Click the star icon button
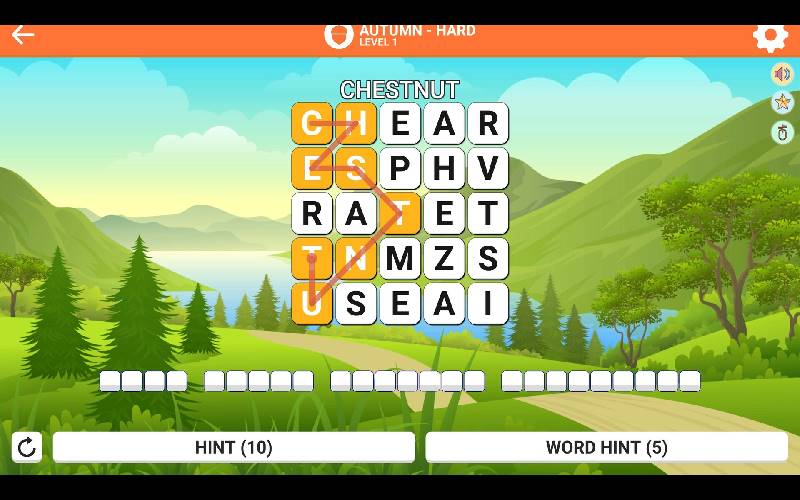 click(782, 102)
